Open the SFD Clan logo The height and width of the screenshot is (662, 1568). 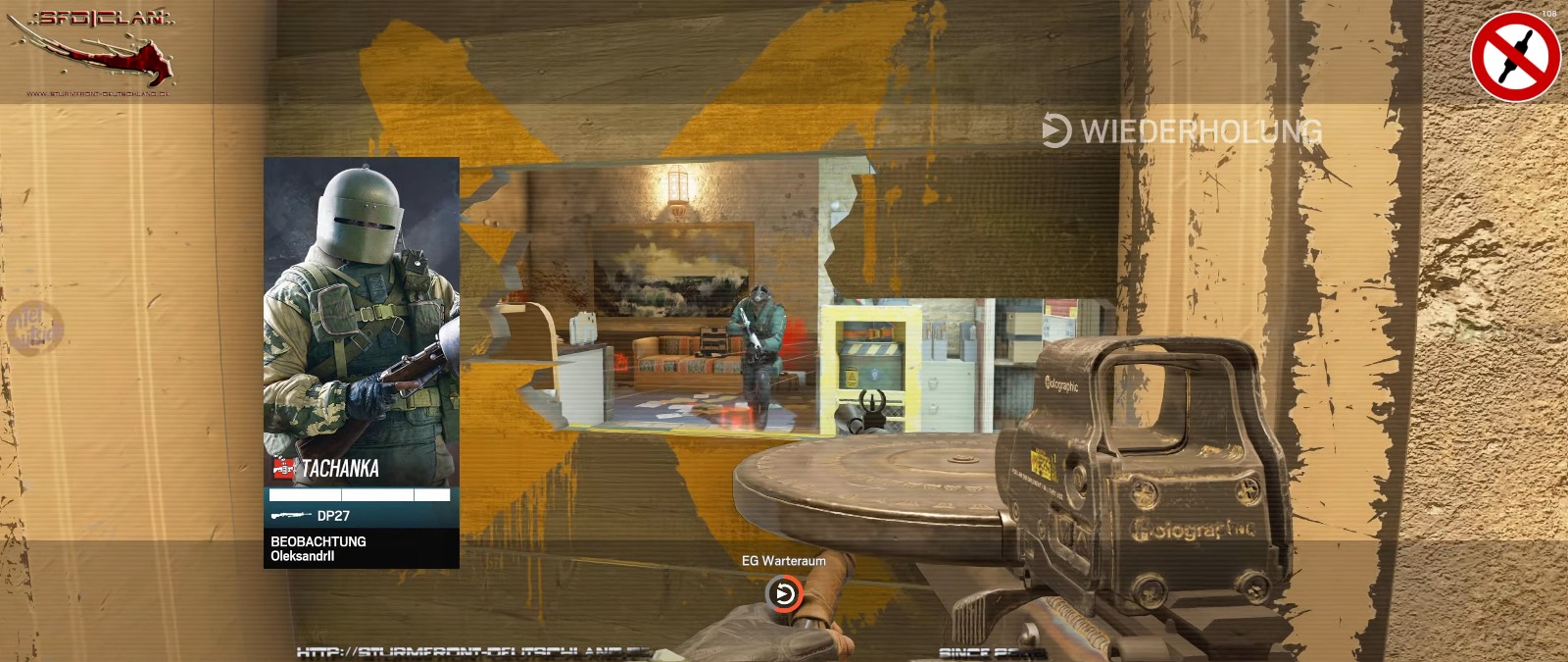click(x=95, y=49)
